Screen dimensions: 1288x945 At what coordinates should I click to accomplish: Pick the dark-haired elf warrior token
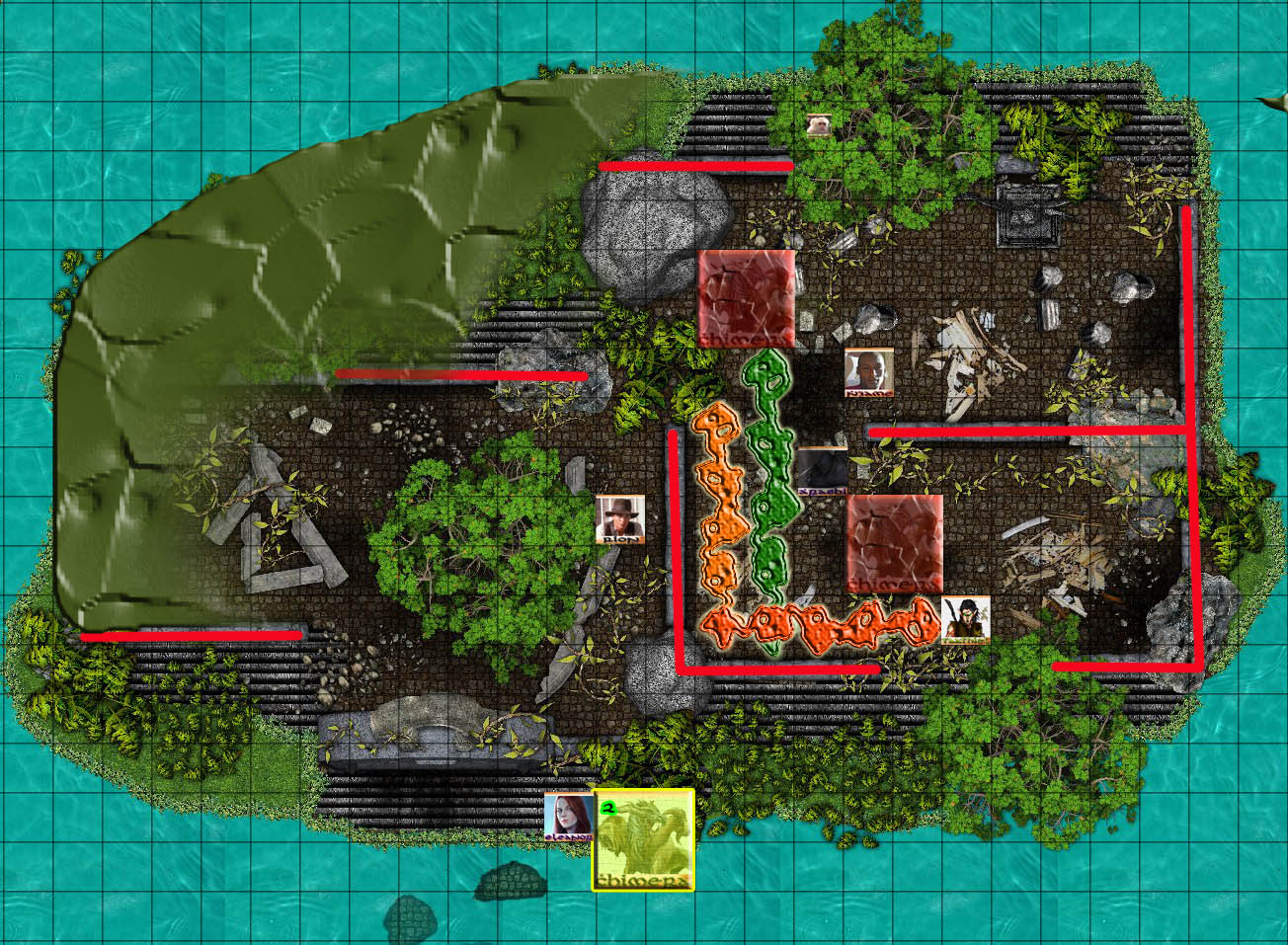tap(965, 620)
